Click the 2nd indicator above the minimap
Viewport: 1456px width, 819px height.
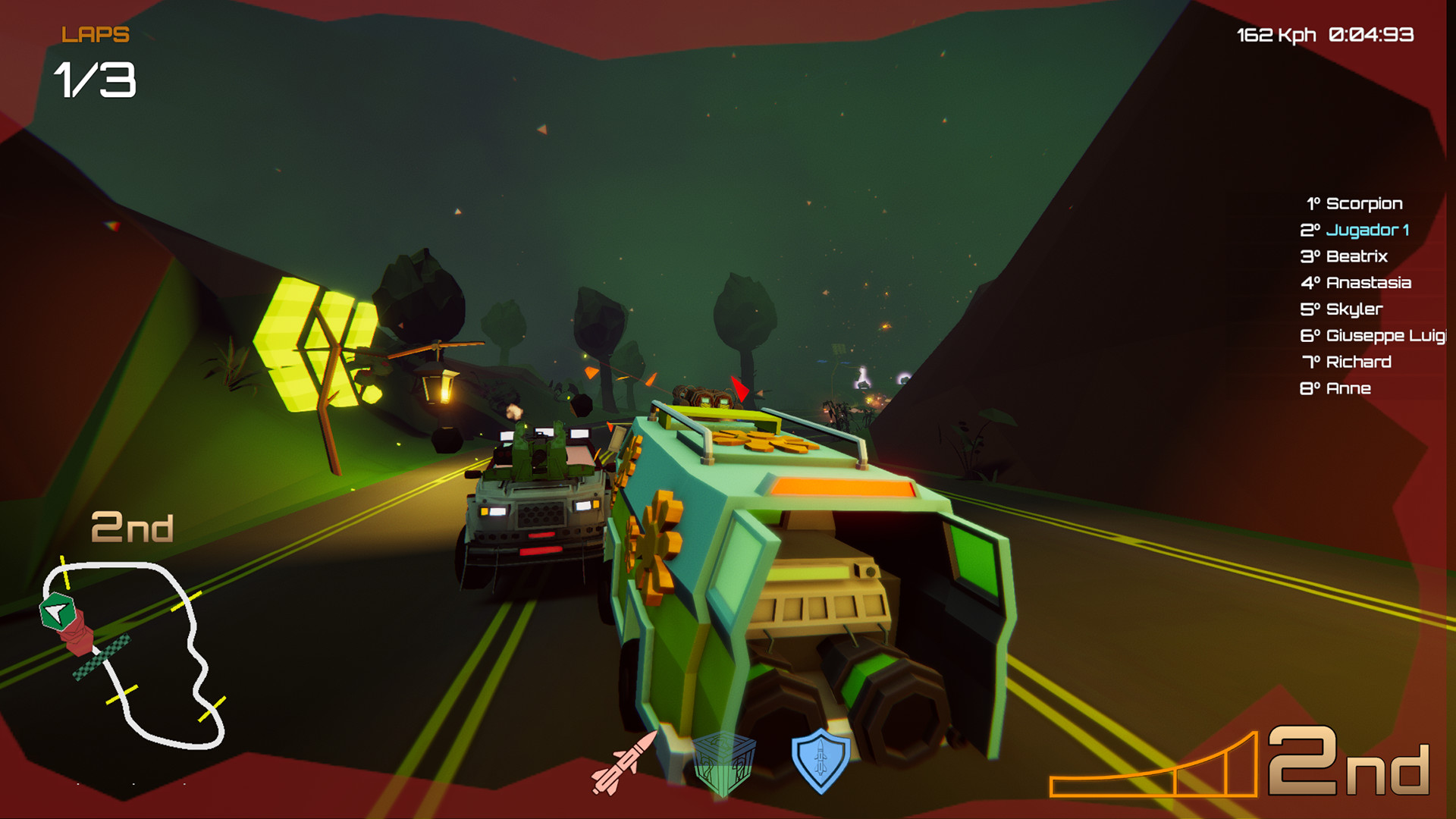pos(133,529)
